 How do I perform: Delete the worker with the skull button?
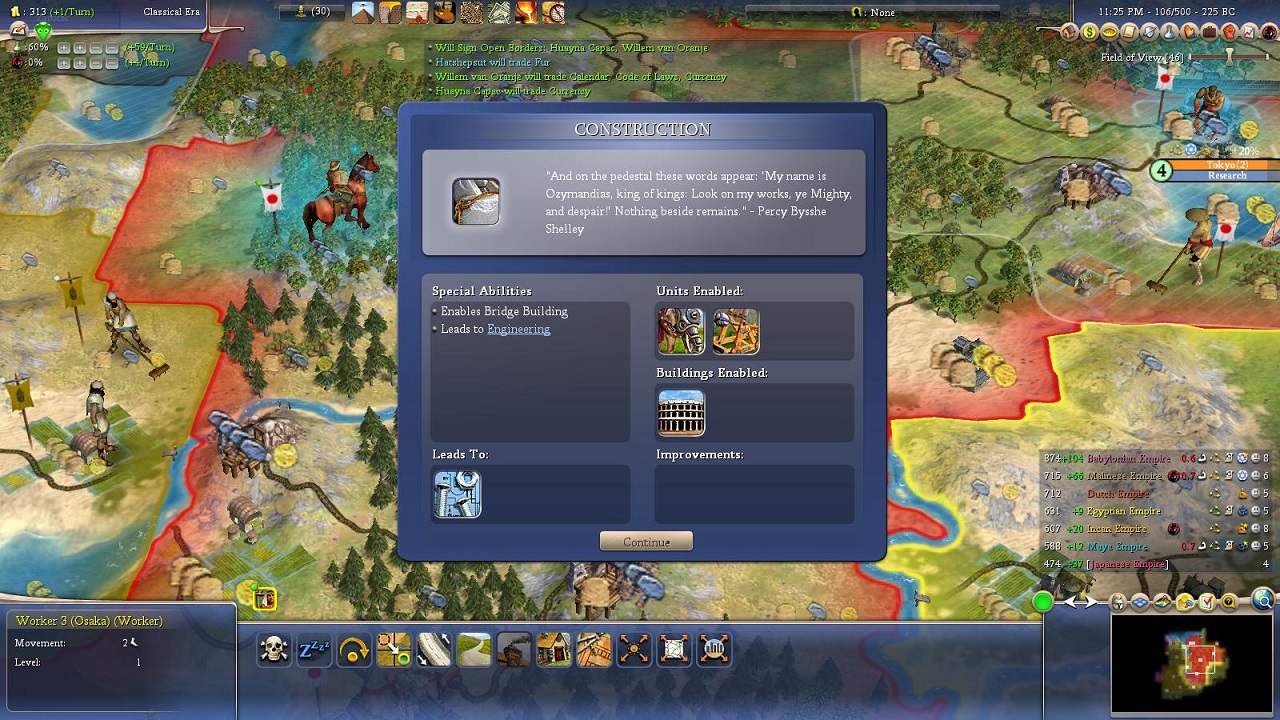pos(274,650)
